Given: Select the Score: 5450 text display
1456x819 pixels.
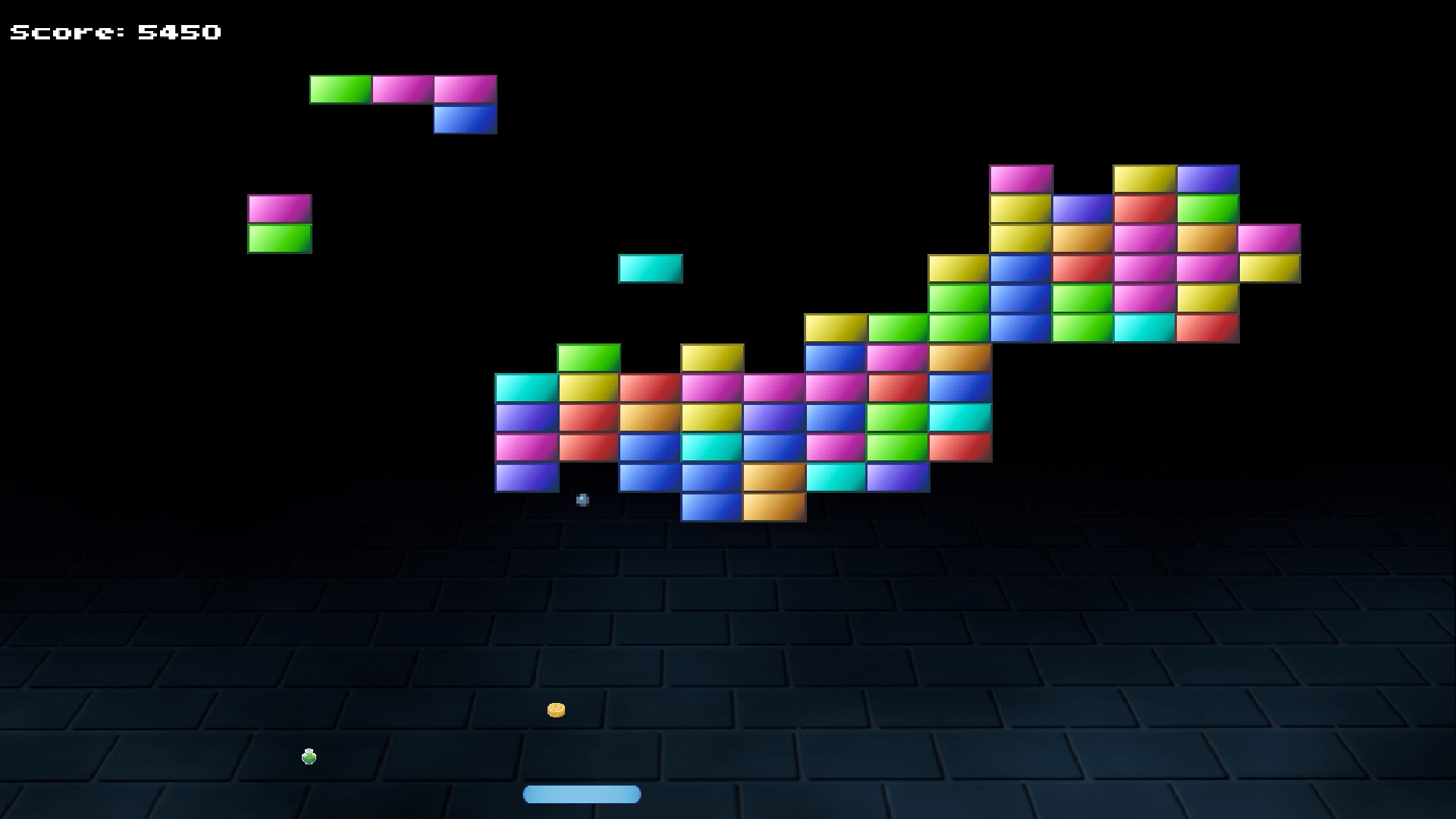Looking at the screenshot, I should [x=114, y=30].
